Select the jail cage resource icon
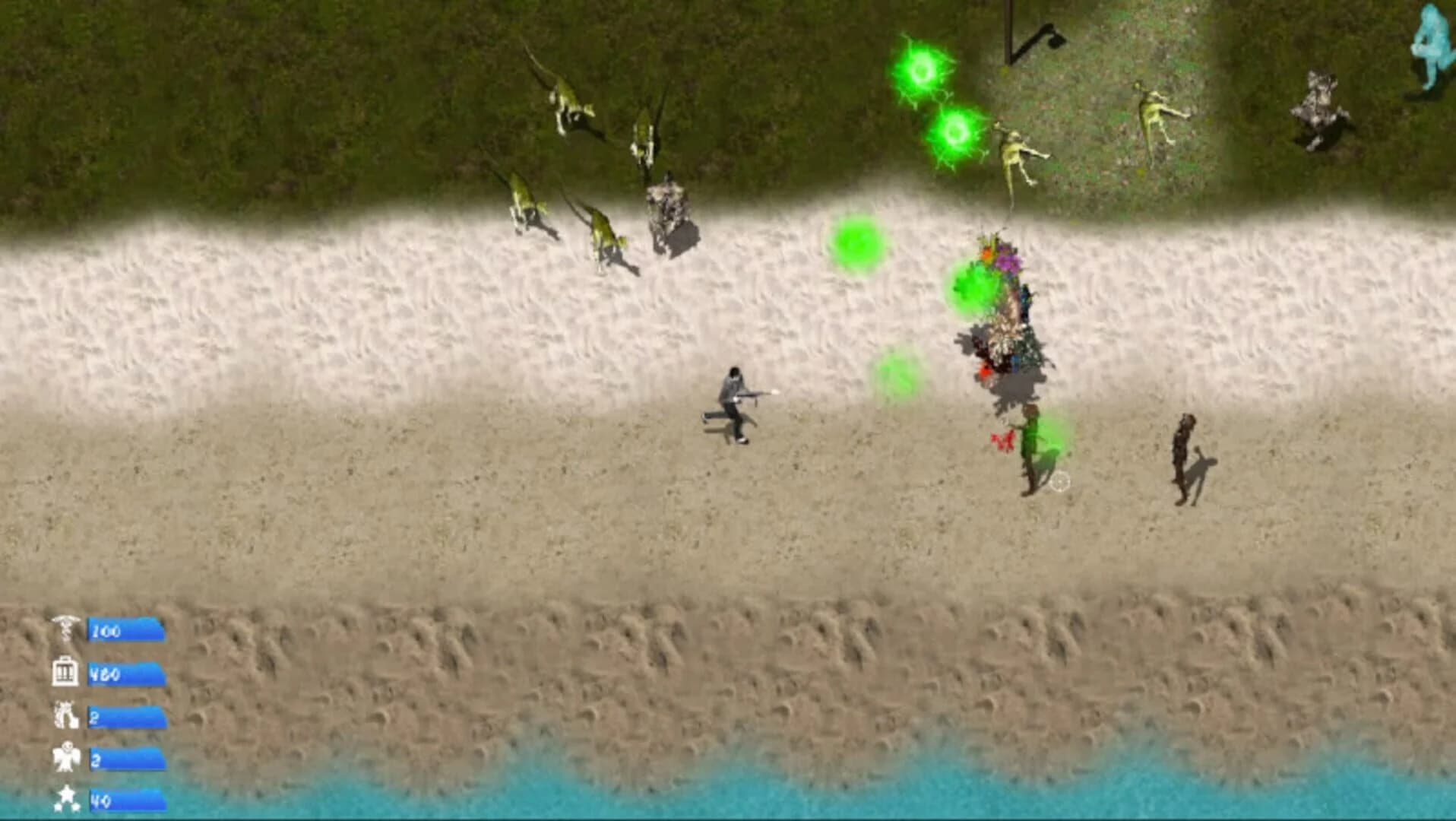The height and width of the screenshot is (821, 1456). click(65, 672)
